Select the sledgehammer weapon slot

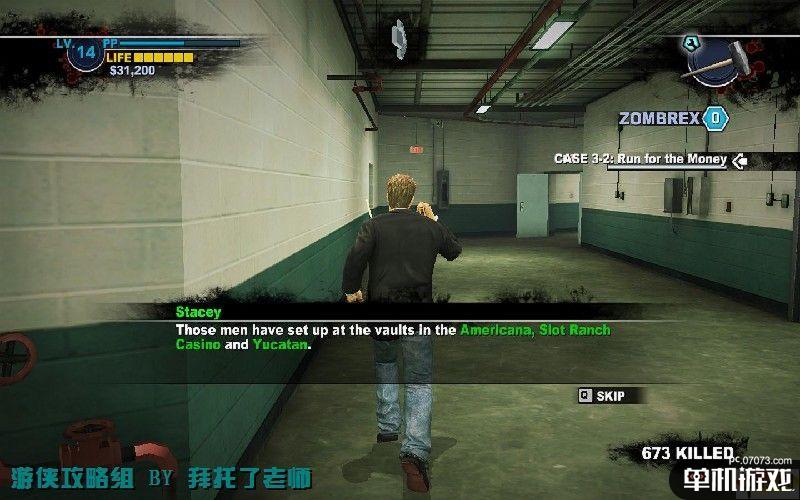coord(718,58)
